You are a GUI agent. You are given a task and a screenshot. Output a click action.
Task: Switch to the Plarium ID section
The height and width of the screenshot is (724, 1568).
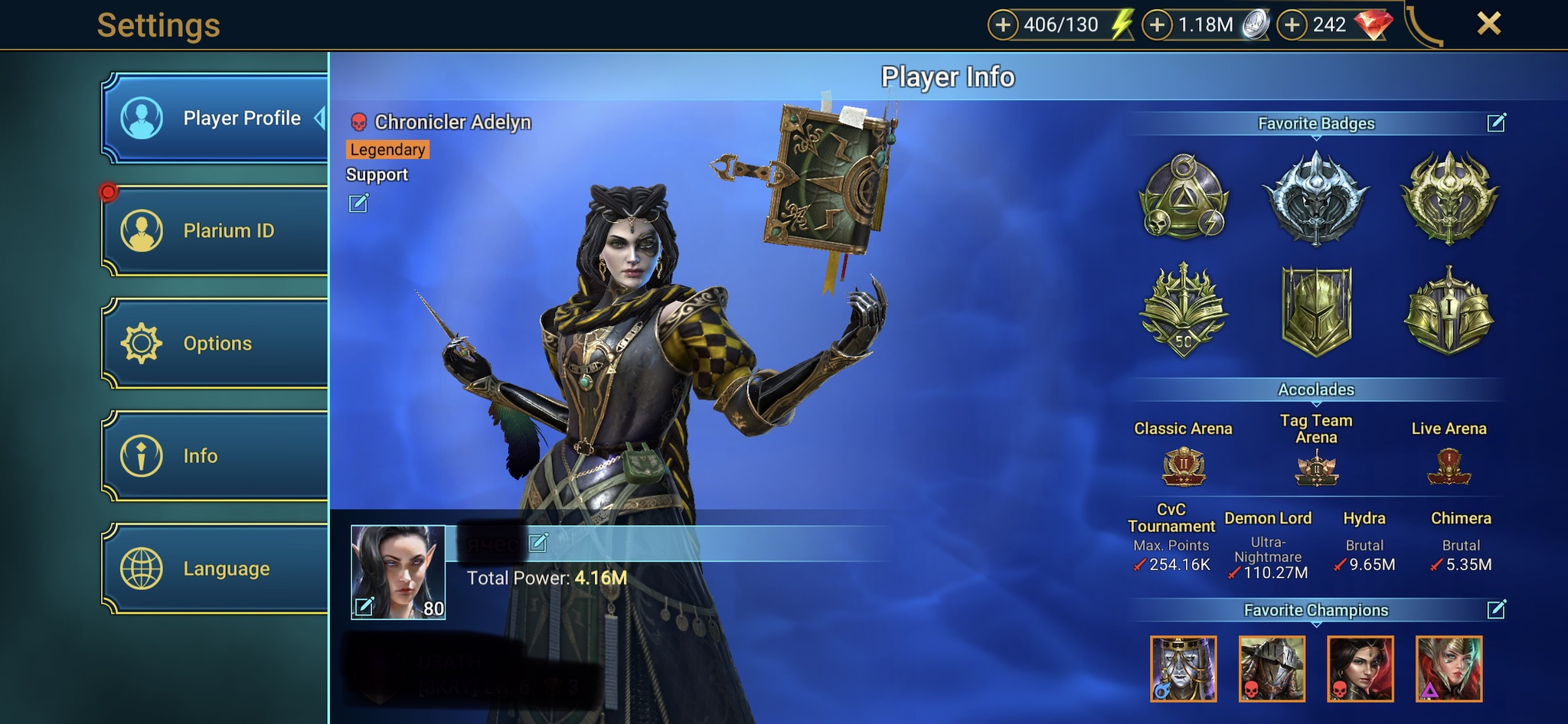[x=217, y=230]
